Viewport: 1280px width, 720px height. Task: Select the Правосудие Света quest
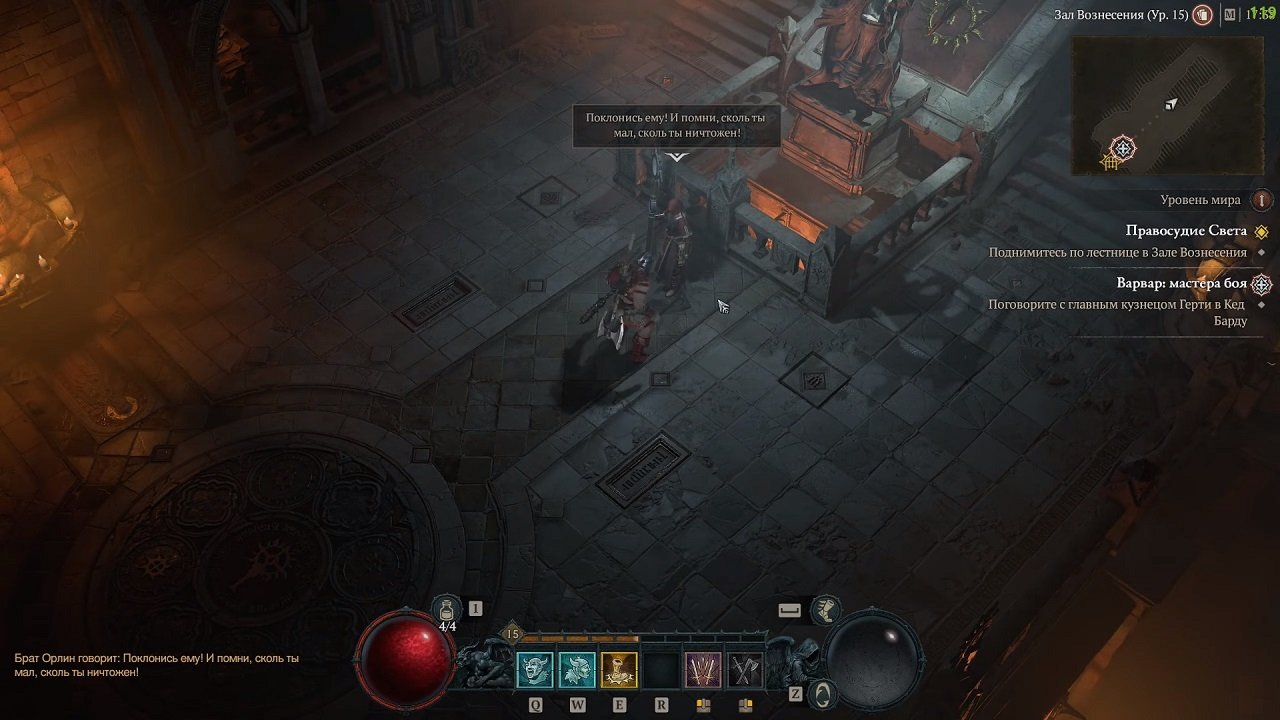(x=1186, y=231)
